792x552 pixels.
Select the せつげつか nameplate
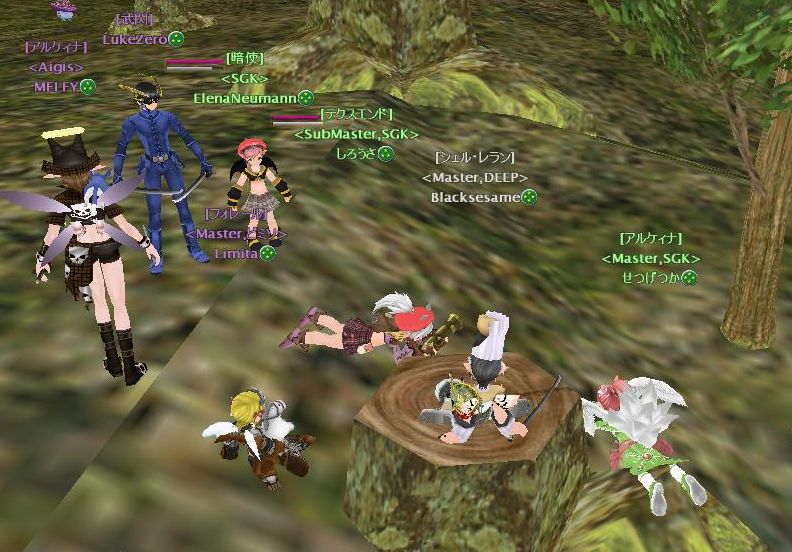coord(650,277)
